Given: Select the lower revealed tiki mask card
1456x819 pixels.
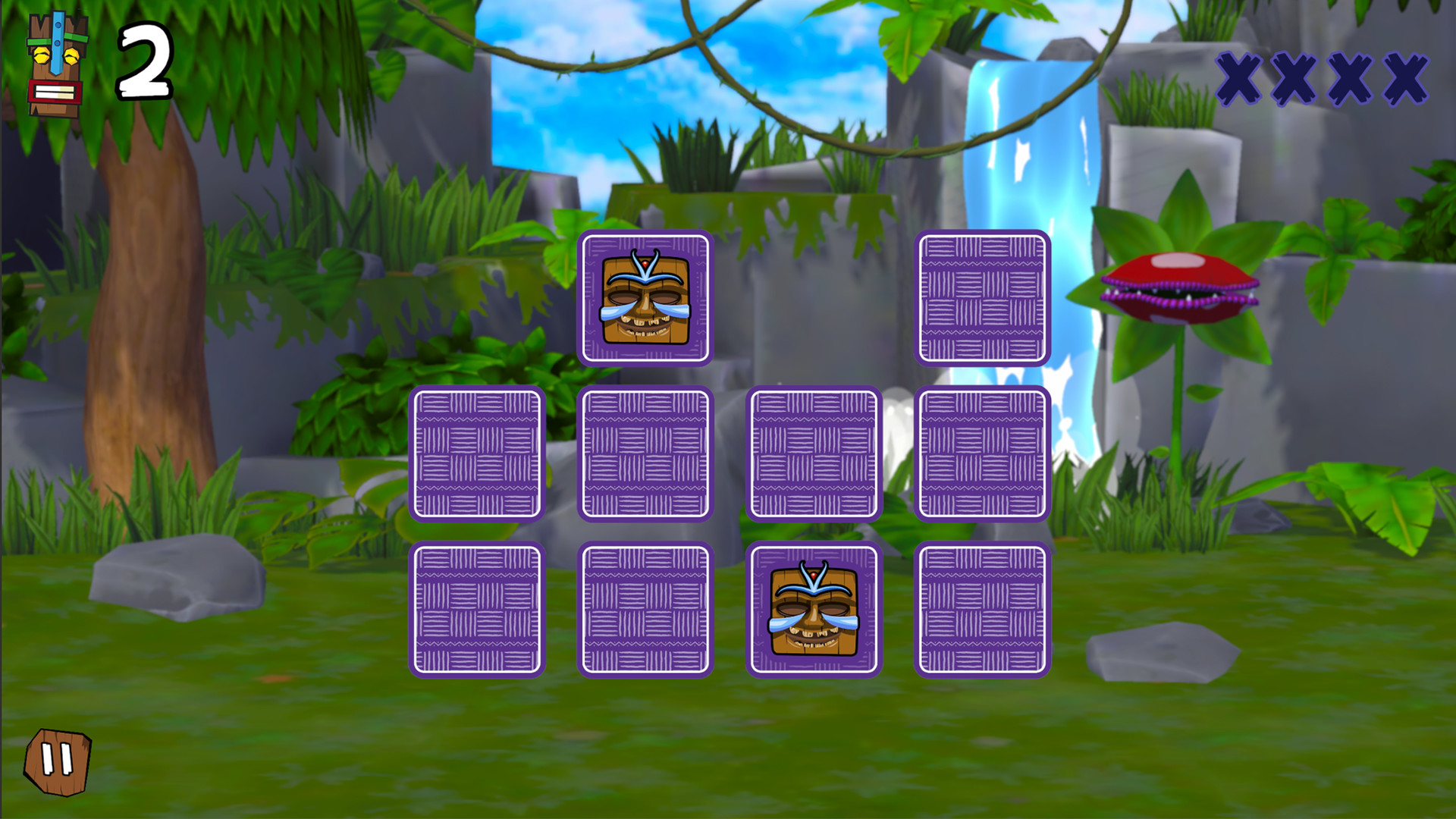Looking at the screenshot, I should pos(814,610).
